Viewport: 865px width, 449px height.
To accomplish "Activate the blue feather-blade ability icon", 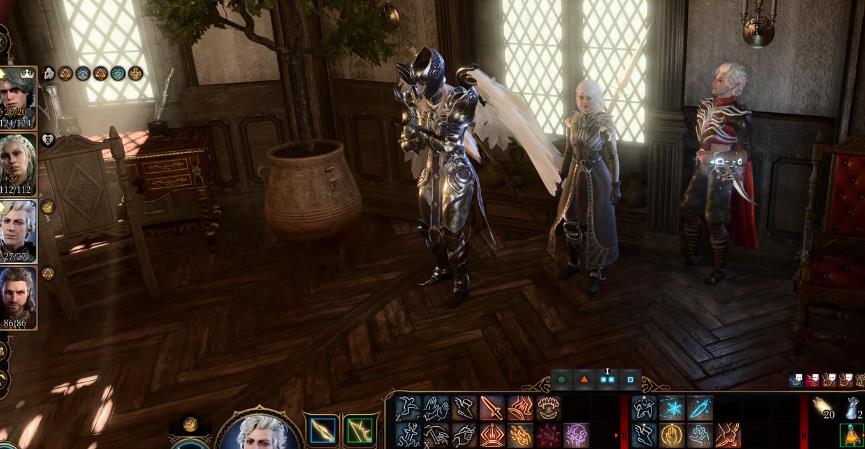I will pyautogui.click(x=700, y=408).
